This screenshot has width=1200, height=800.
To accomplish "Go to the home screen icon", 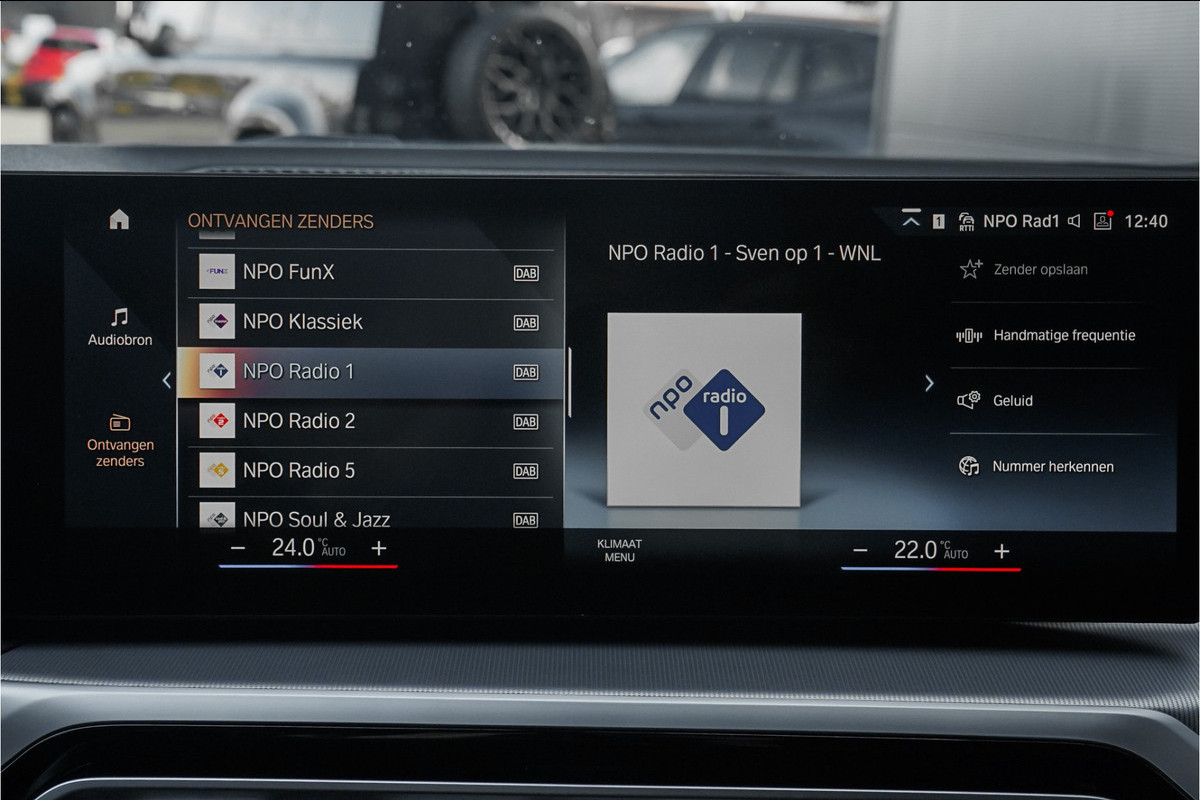I will (119, 220).
